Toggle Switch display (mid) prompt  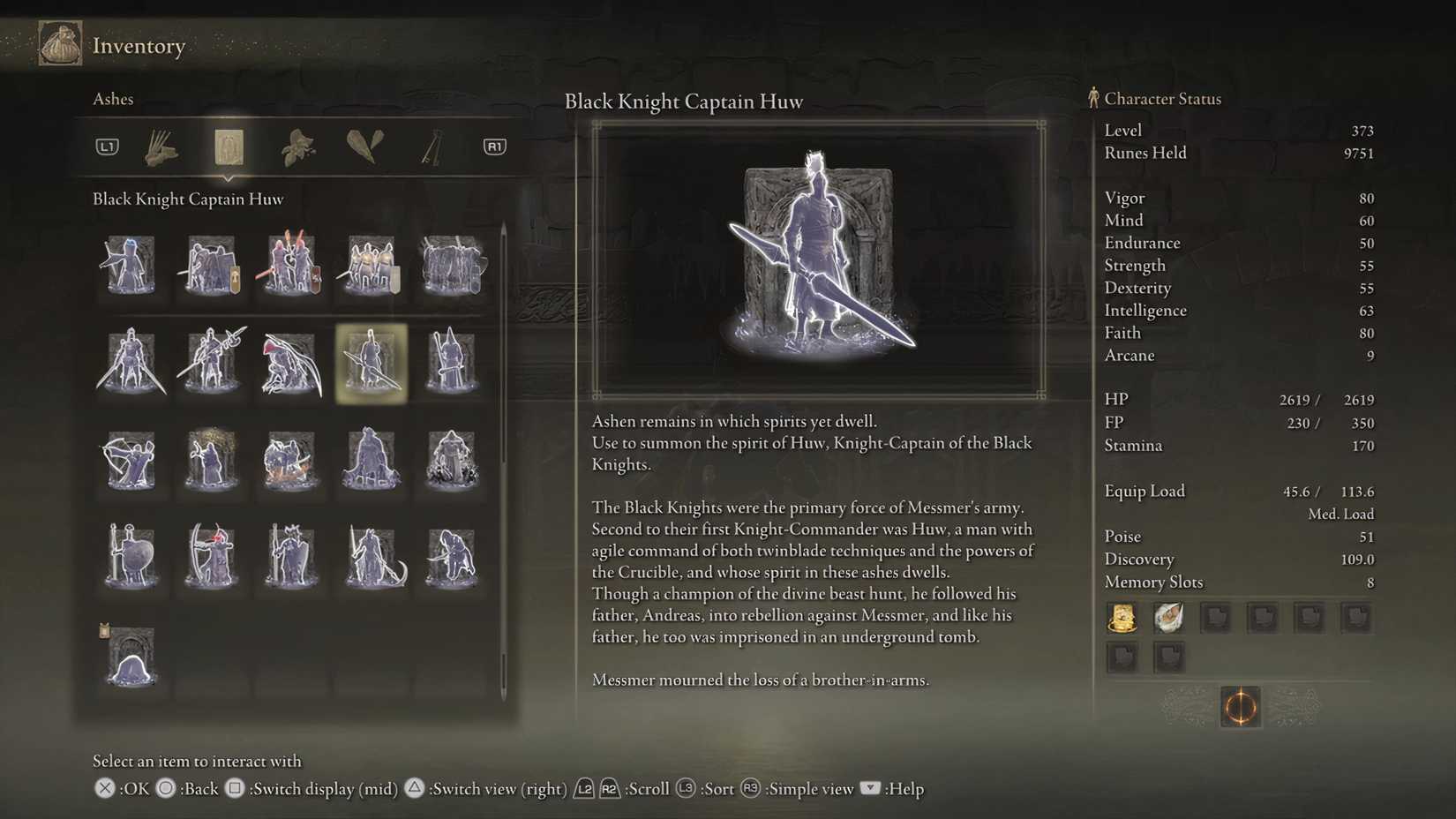235,789
